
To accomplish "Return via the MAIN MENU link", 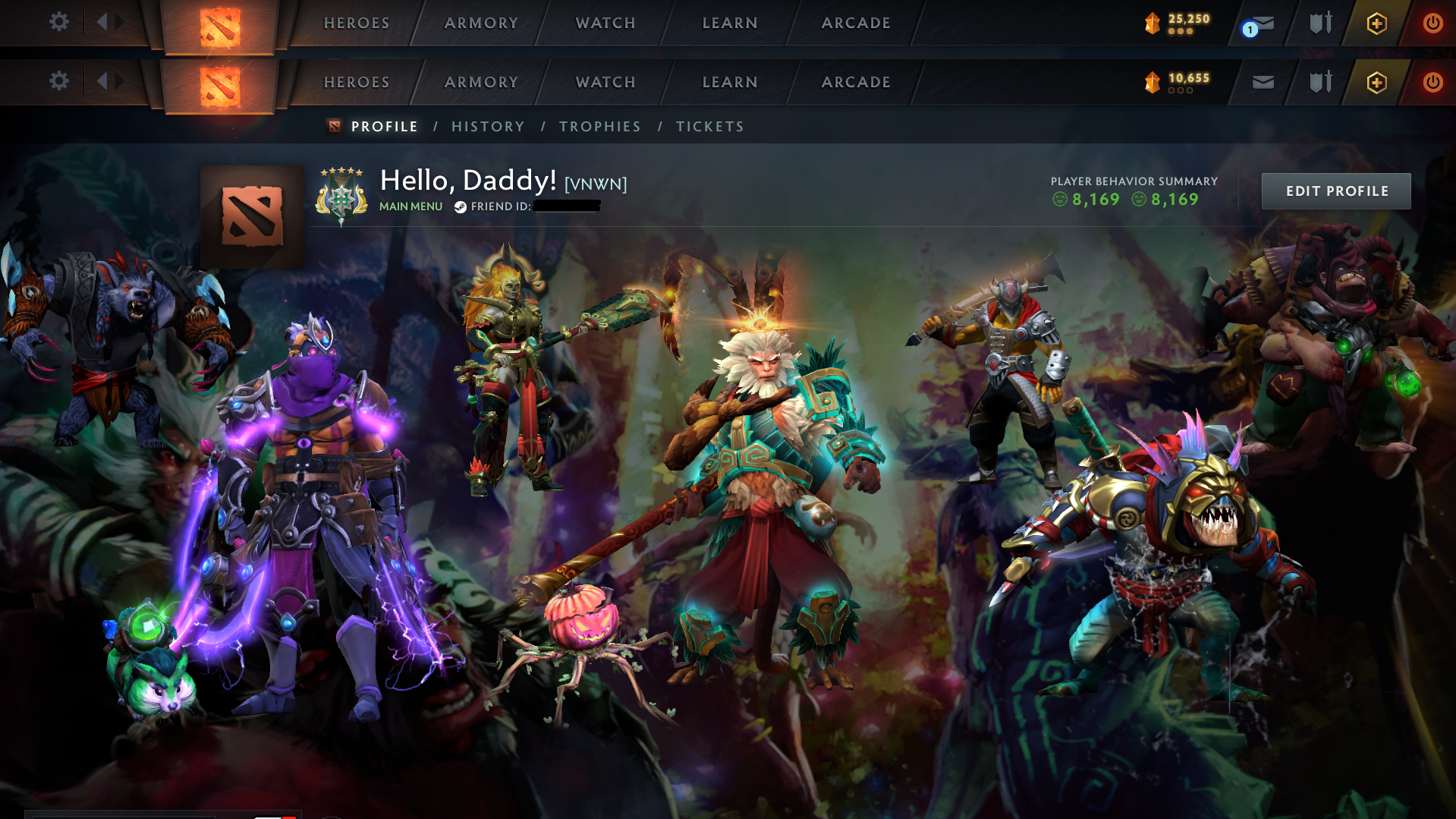I will coord(410,206).
